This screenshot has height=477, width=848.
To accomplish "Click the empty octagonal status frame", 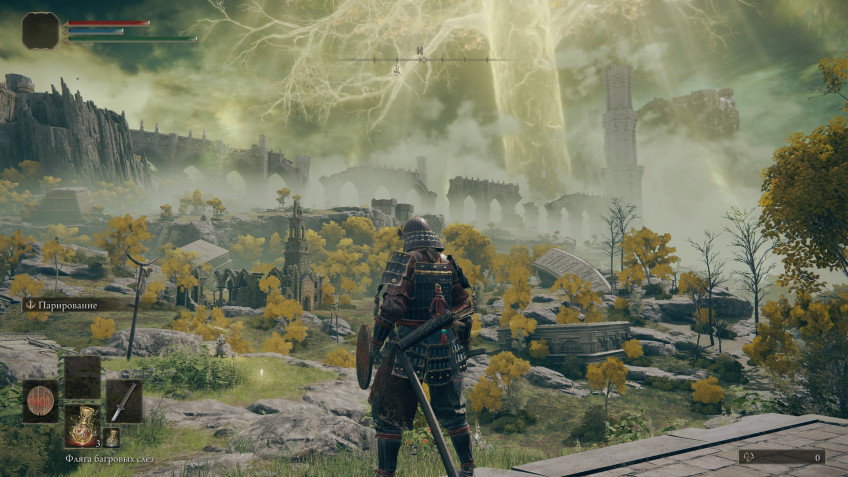I will pyautogui.click(x=41, y=31).
